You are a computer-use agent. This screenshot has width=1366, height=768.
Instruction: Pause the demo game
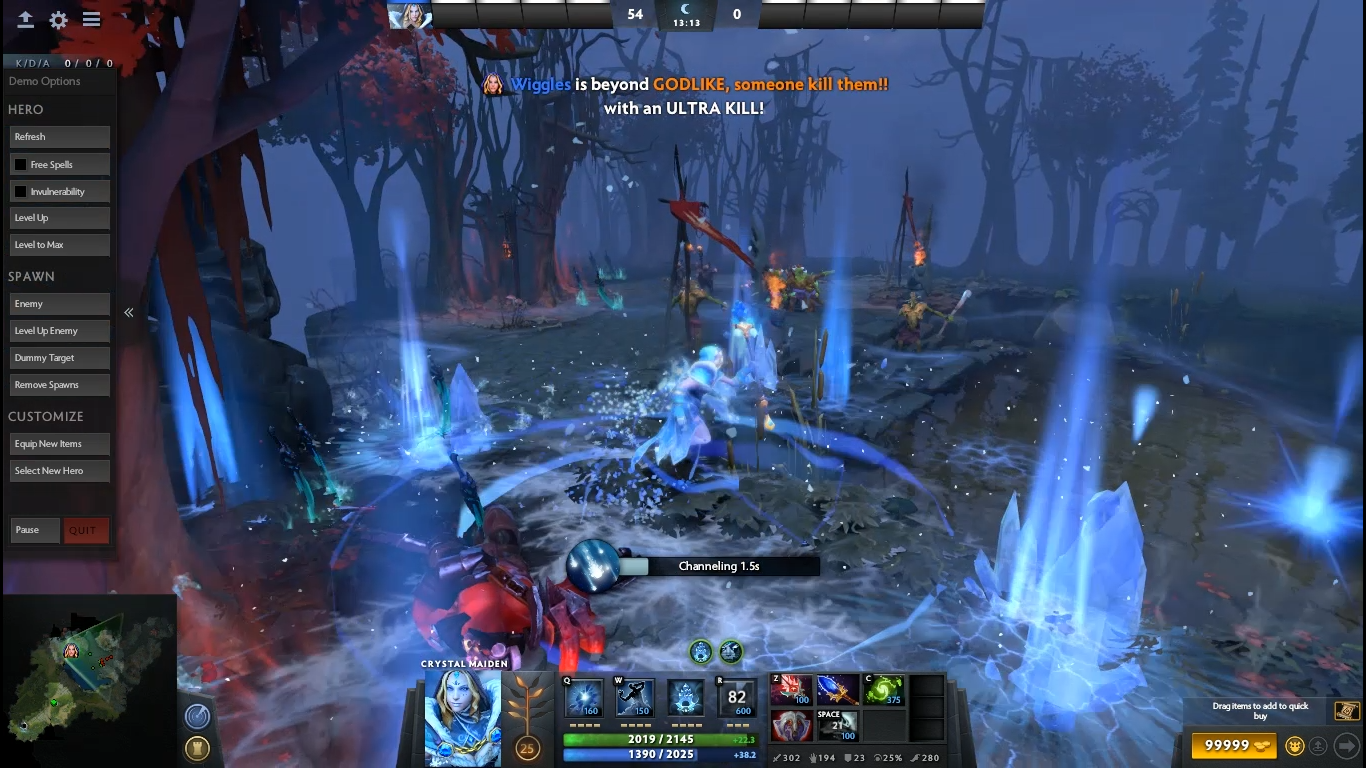(35, 530)
